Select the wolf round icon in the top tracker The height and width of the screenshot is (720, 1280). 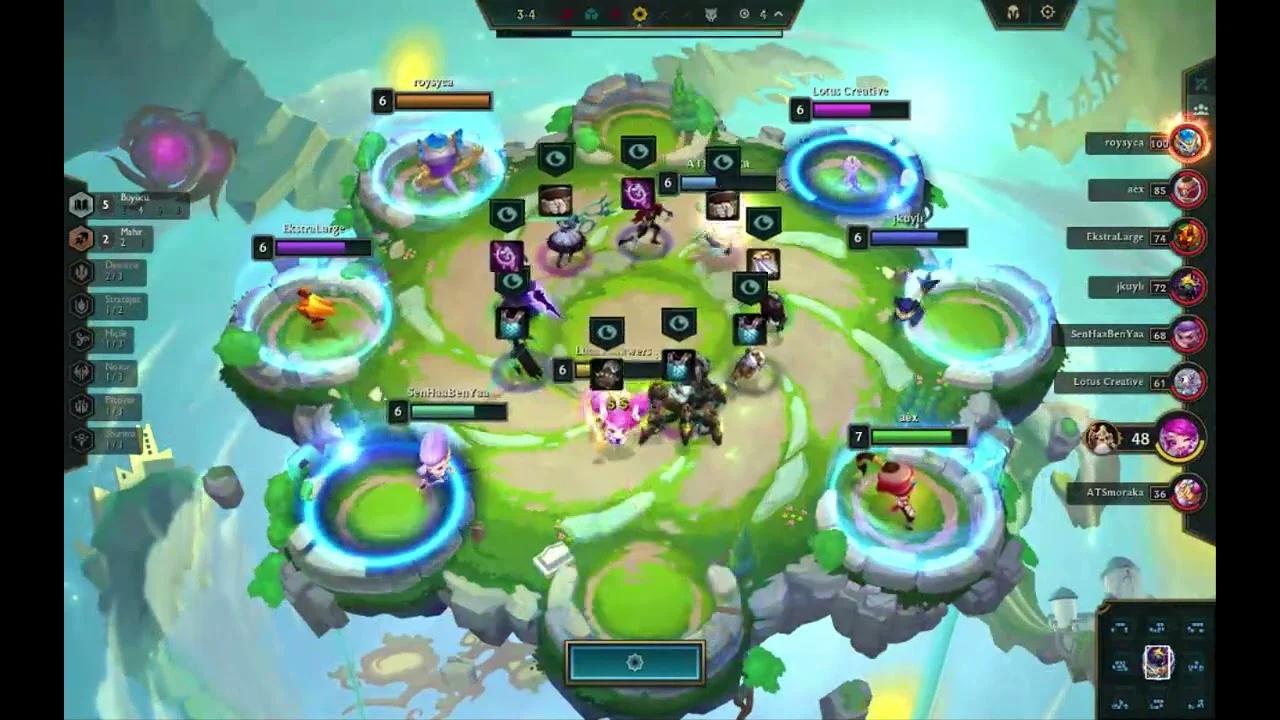(711, 14)
